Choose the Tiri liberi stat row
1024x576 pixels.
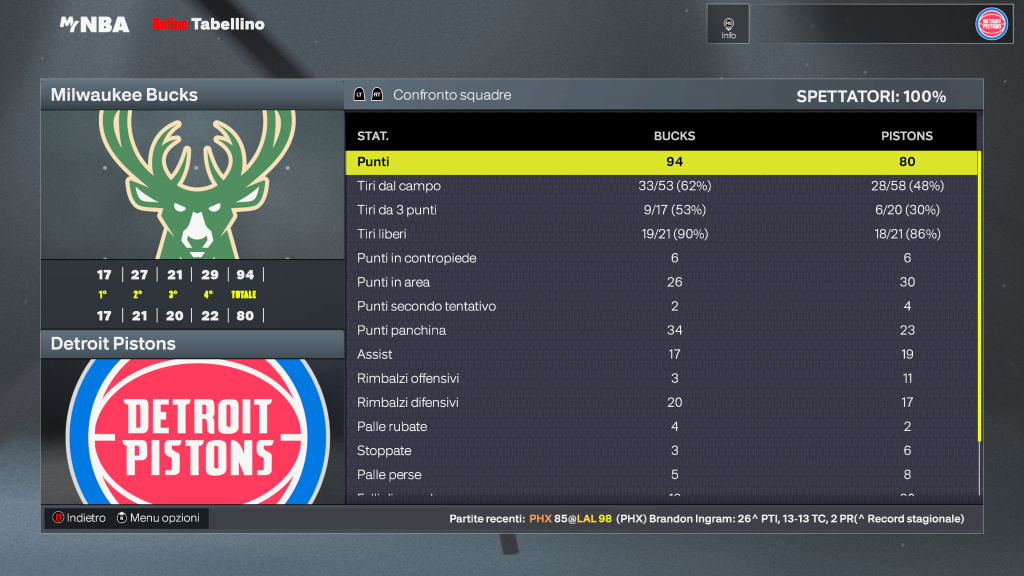[x=660, y=234]
